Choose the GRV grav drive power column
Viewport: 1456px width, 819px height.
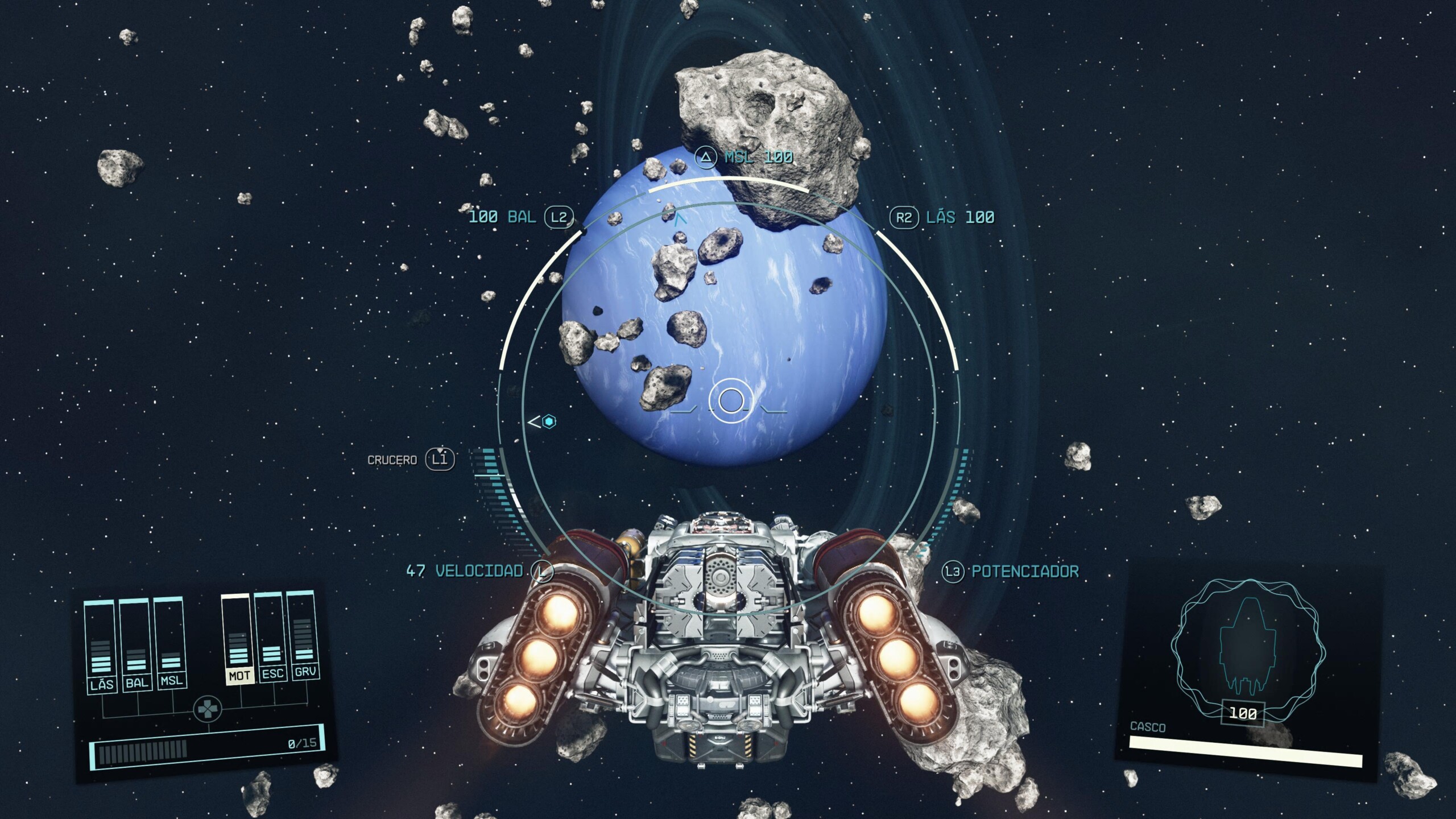click(x=304, y=634)
